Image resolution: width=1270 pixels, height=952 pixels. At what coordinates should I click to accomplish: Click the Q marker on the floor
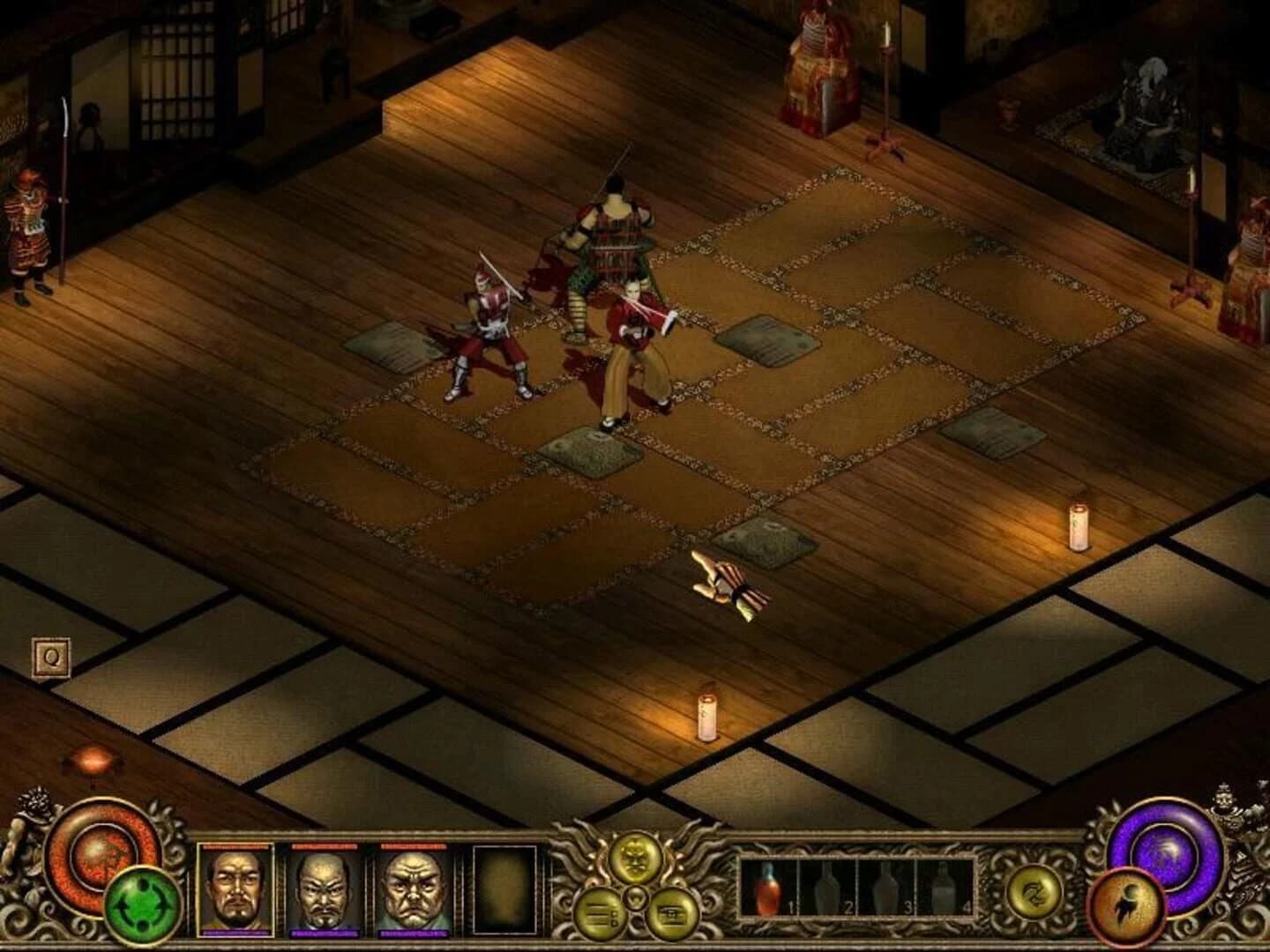click(50, 657)
